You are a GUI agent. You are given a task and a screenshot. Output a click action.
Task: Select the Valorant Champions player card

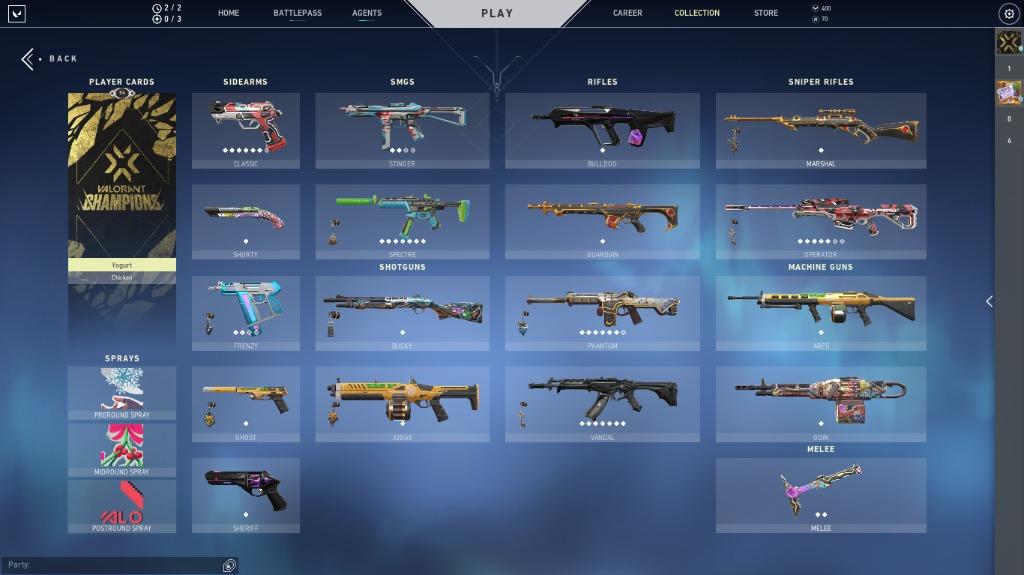[x=122, y=175]
